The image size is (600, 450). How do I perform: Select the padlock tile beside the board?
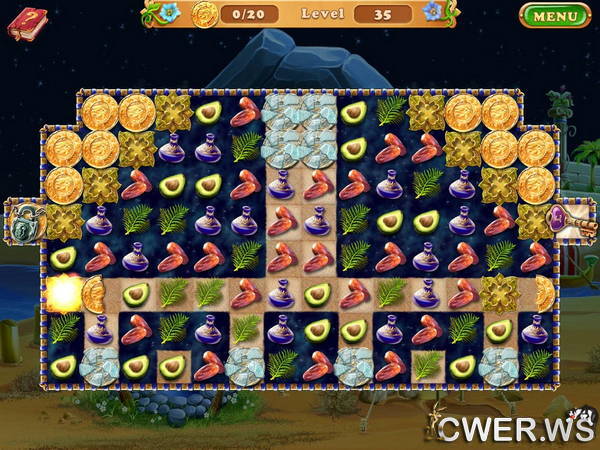[24, 220]
